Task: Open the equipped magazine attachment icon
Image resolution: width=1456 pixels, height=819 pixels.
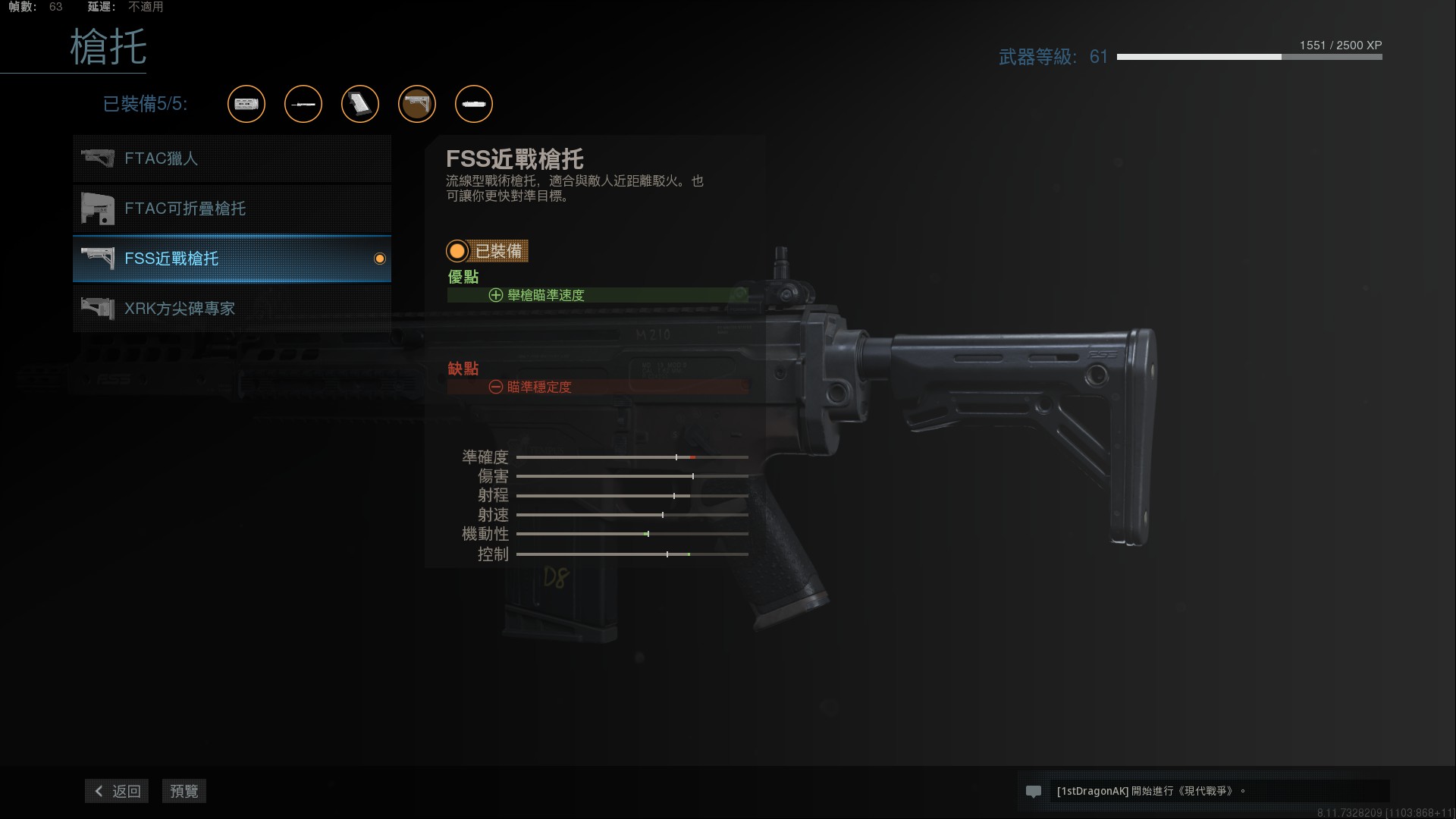Action: 360,104
